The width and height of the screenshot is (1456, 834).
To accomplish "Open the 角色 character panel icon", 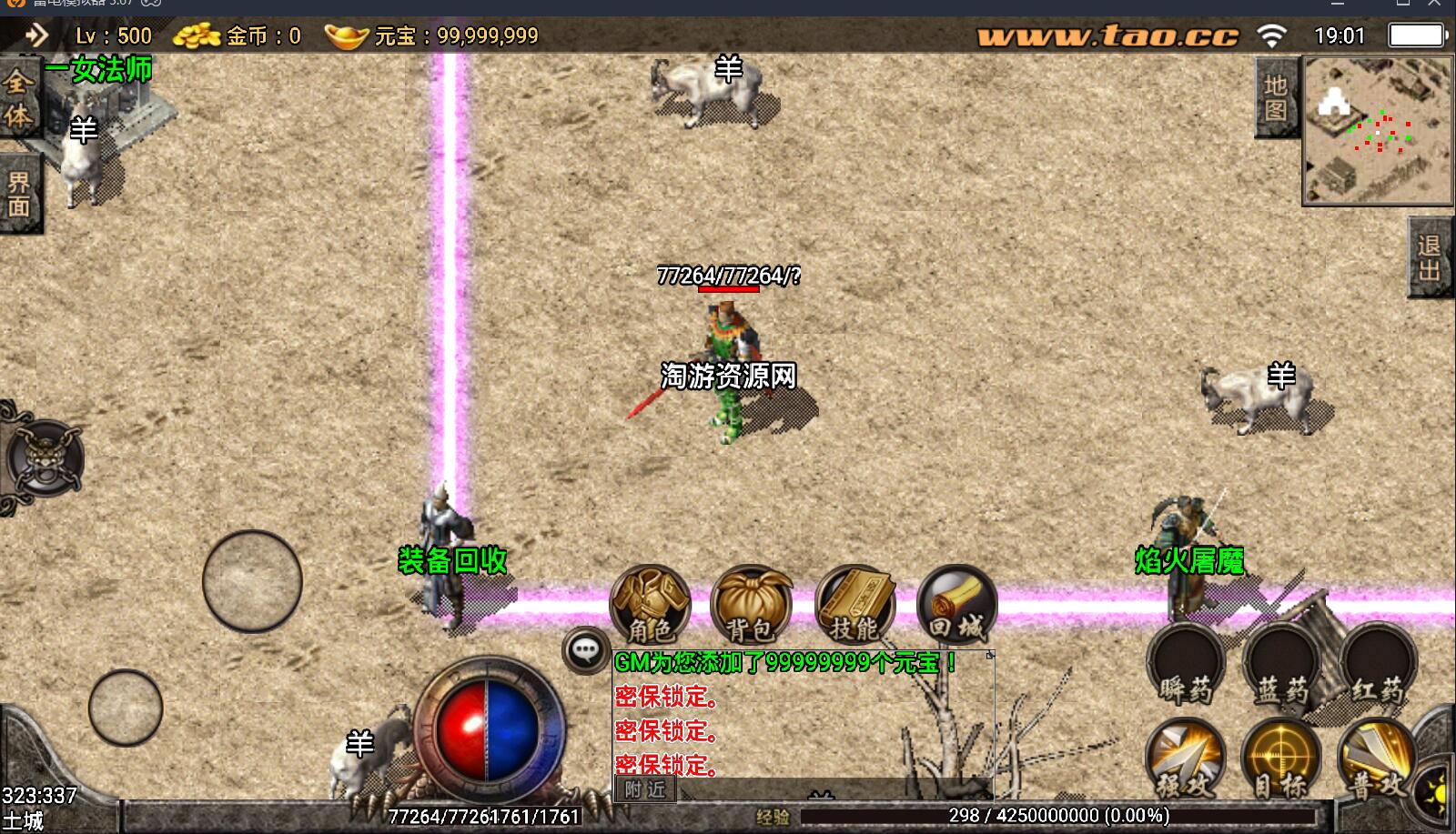I will coord(650,602).
